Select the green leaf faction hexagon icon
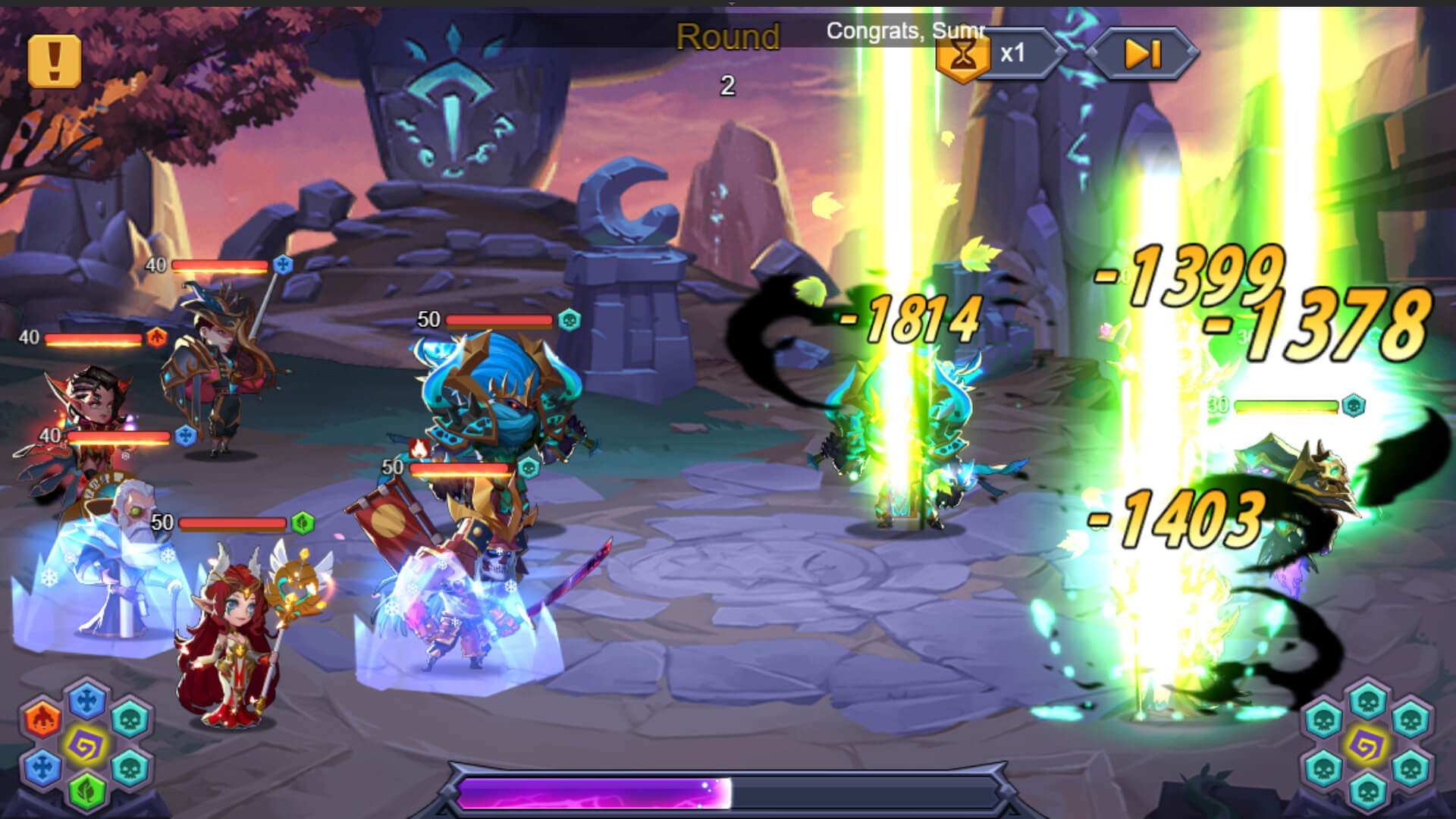1456x819 pixels. pos(86,789)
